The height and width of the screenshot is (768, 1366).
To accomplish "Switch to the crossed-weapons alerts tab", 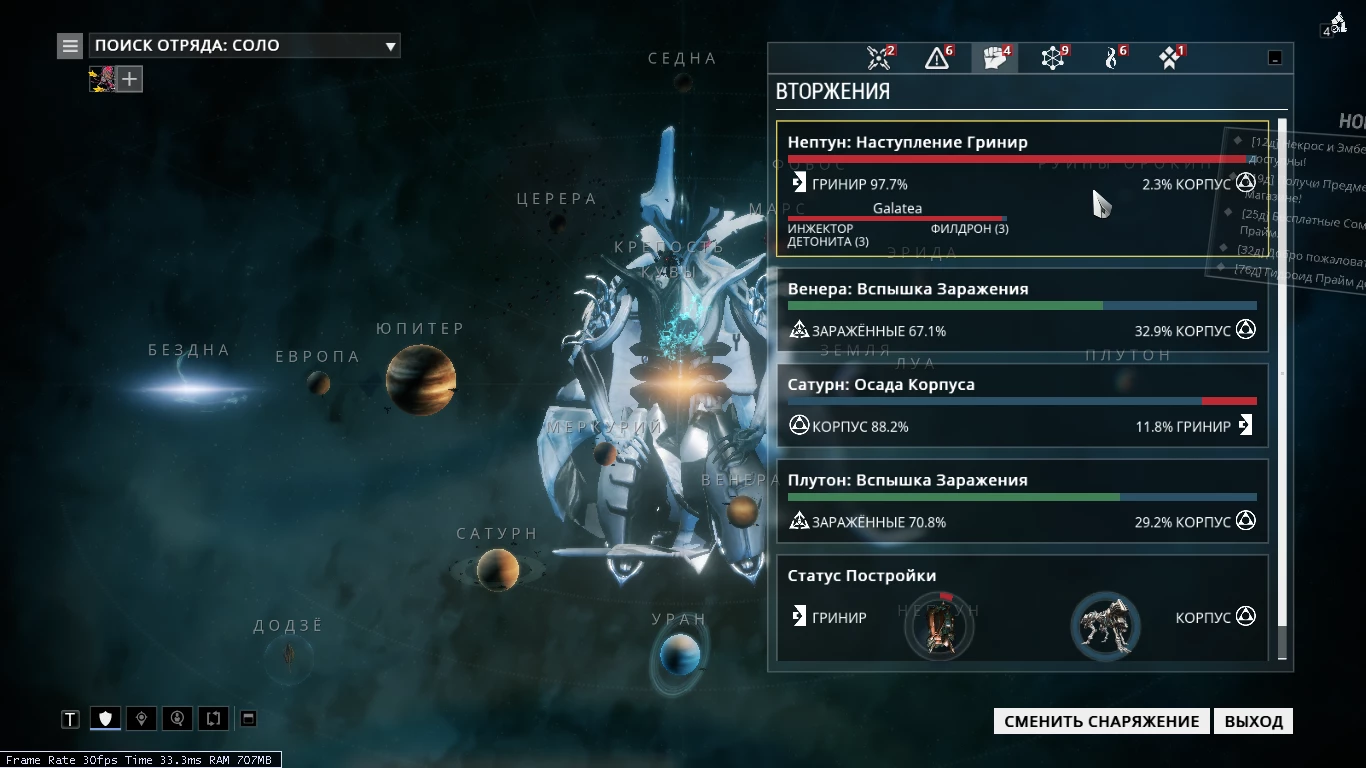I will tap(879, 58).
